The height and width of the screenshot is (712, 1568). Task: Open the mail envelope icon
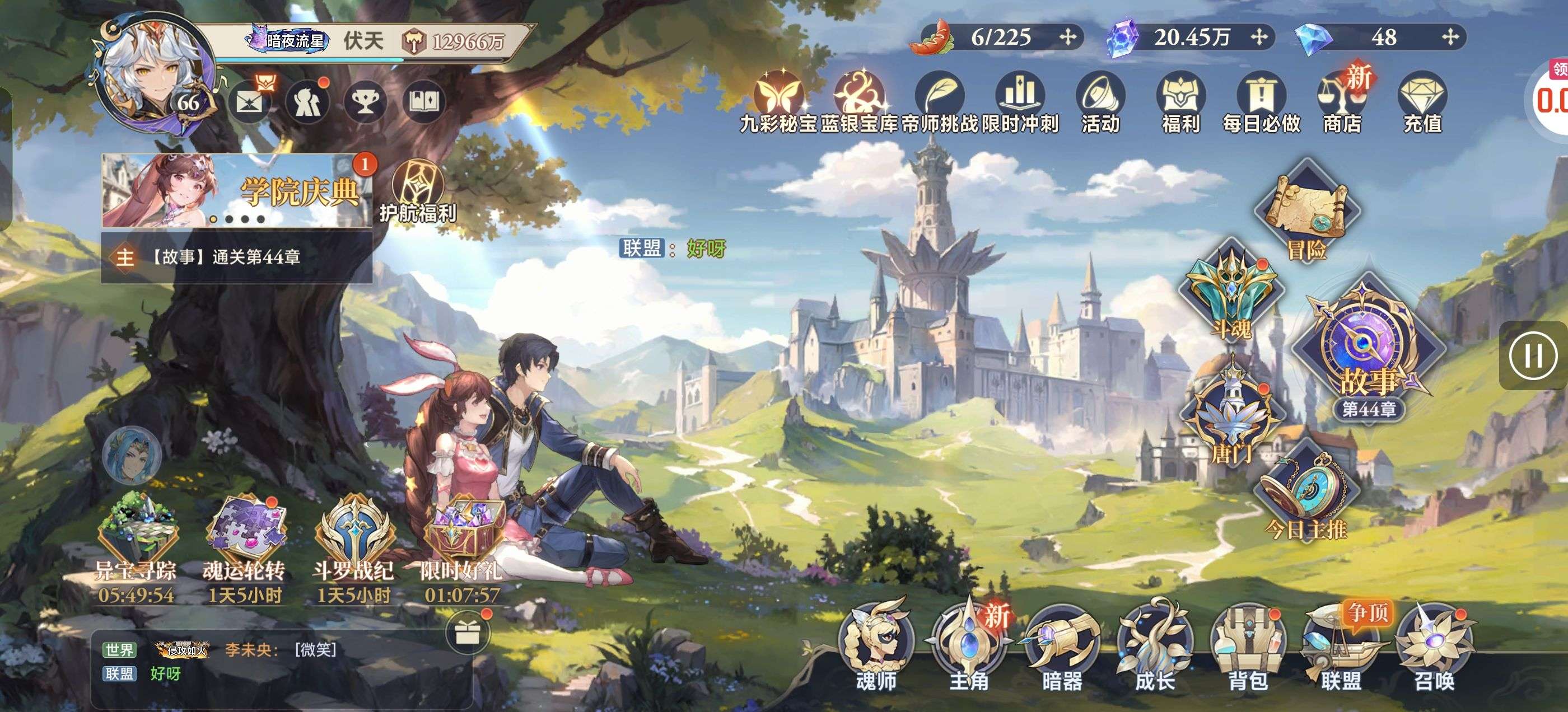pyautogui.click(x=250, y=102)
